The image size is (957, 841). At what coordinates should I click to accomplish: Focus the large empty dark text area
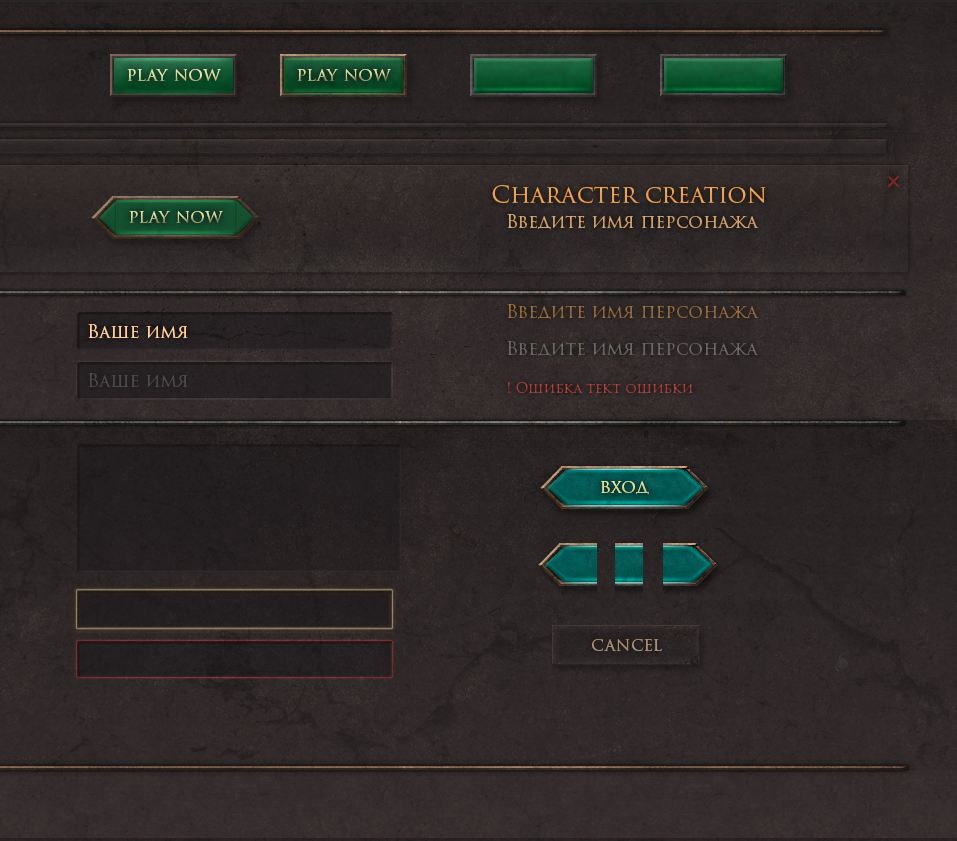point(238,508)
